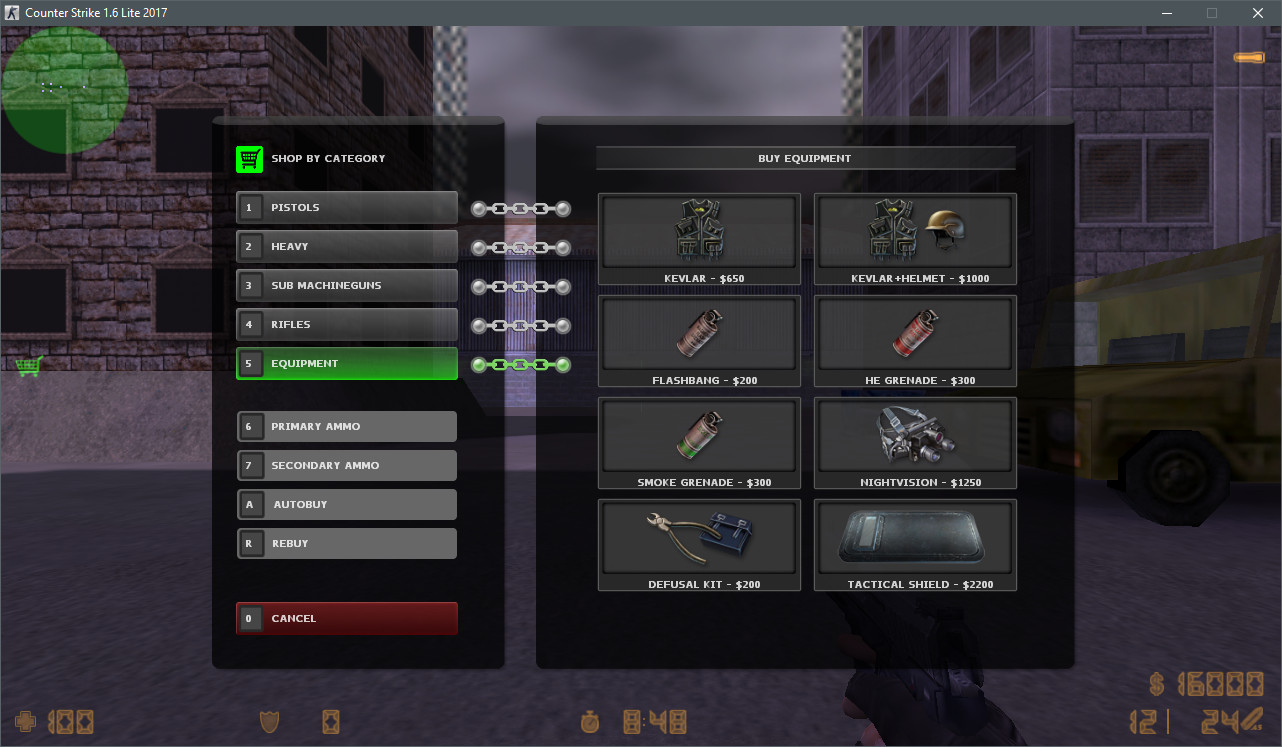This screenshot has height=747, width=1282.
Task: Switch selection to the Rifles category
Action: [x=346, y=324]
